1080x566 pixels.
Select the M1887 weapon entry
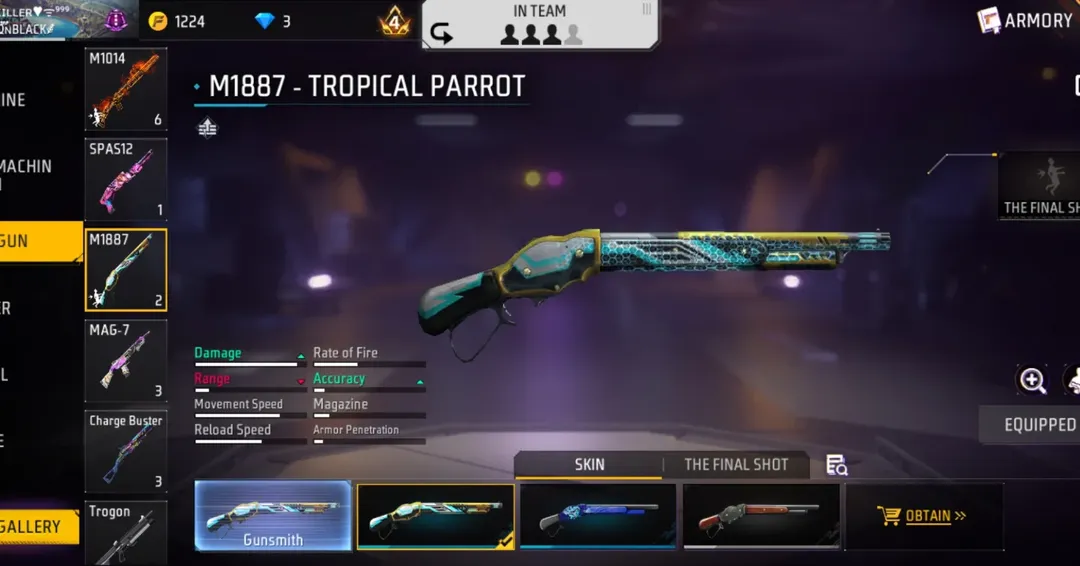[x=125, y=270]
